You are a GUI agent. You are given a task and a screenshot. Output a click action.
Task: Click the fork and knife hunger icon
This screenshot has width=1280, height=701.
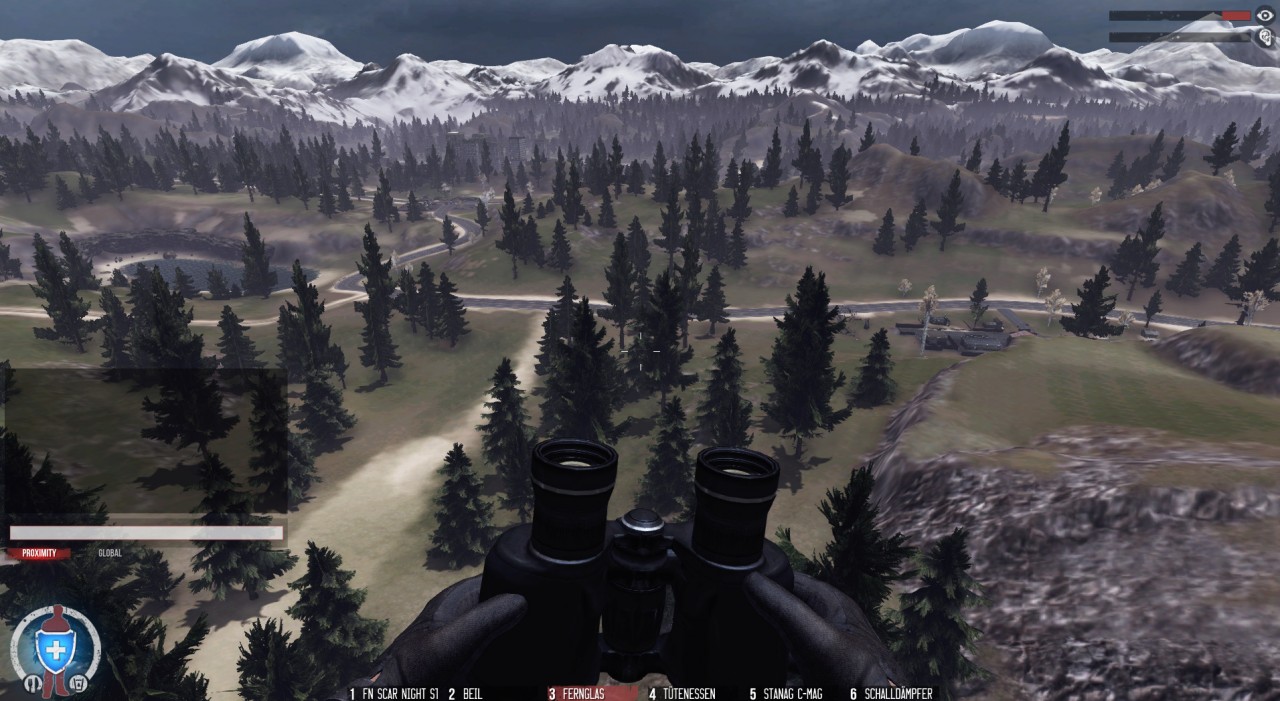point(31,684)
